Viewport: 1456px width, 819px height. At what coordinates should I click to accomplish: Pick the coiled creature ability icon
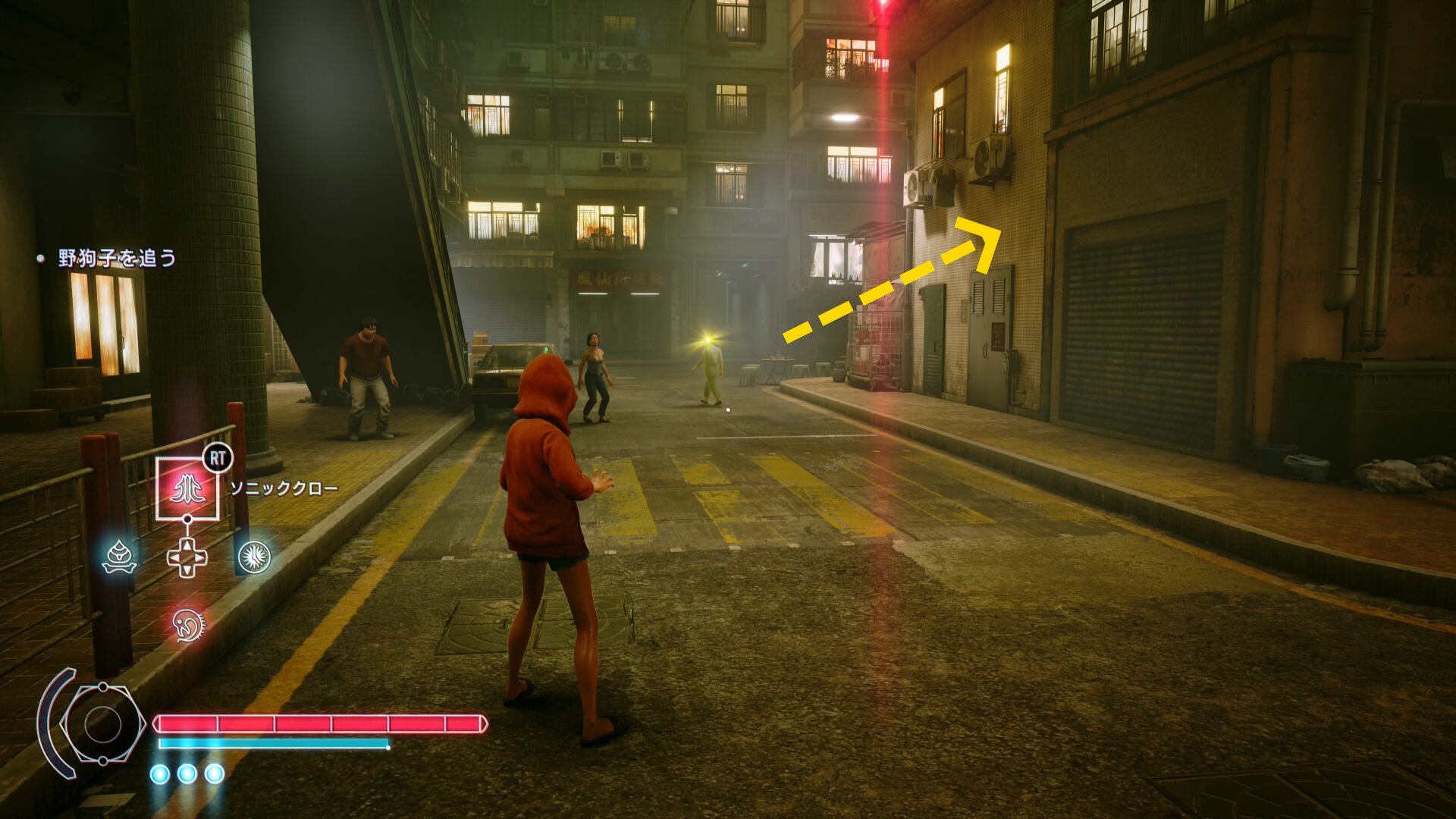click(188, 625)
